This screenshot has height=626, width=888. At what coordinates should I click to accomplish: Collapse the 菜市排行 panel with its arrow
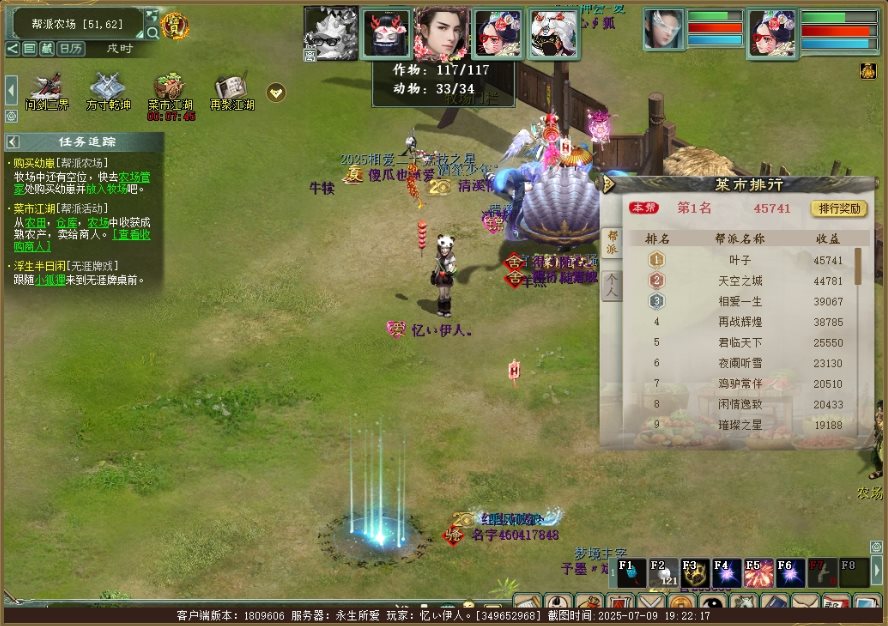pos(606,184)
